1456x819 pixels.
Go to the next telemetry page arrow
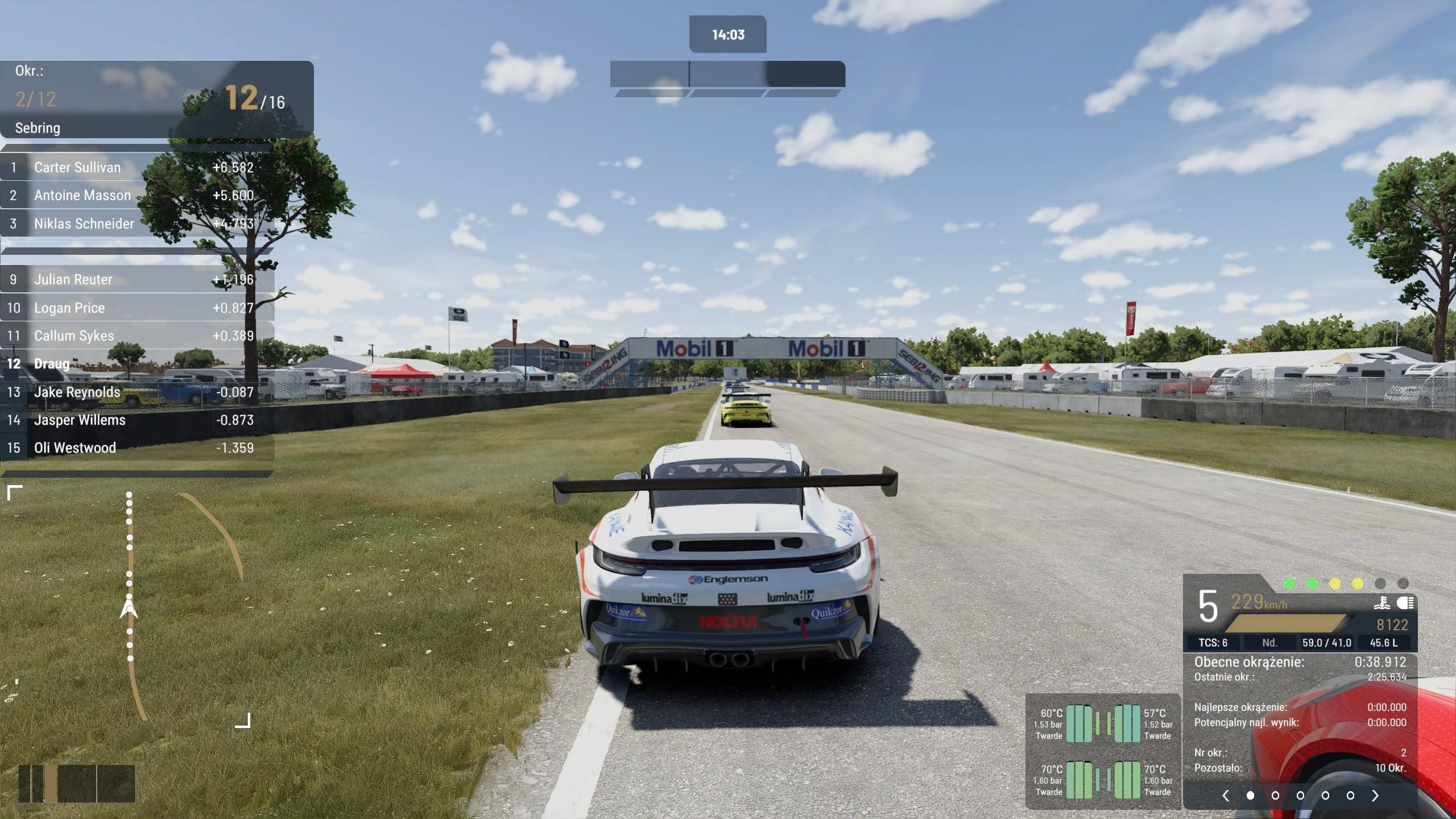(1375, 796)
